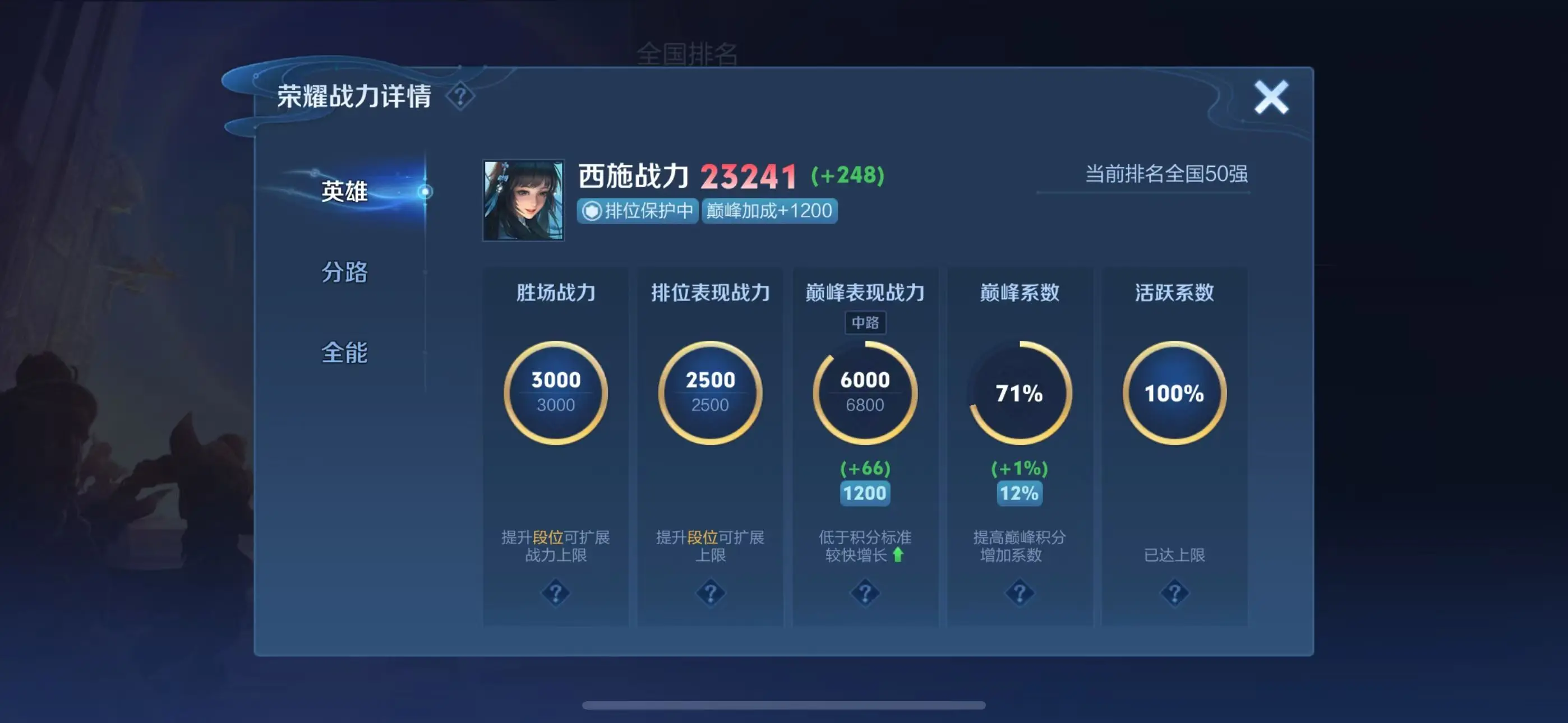Viewport: 1568px width, 723px height.
Task: Open the 排位表现战力 question mark help icon
Action: [x=710, y=593]
